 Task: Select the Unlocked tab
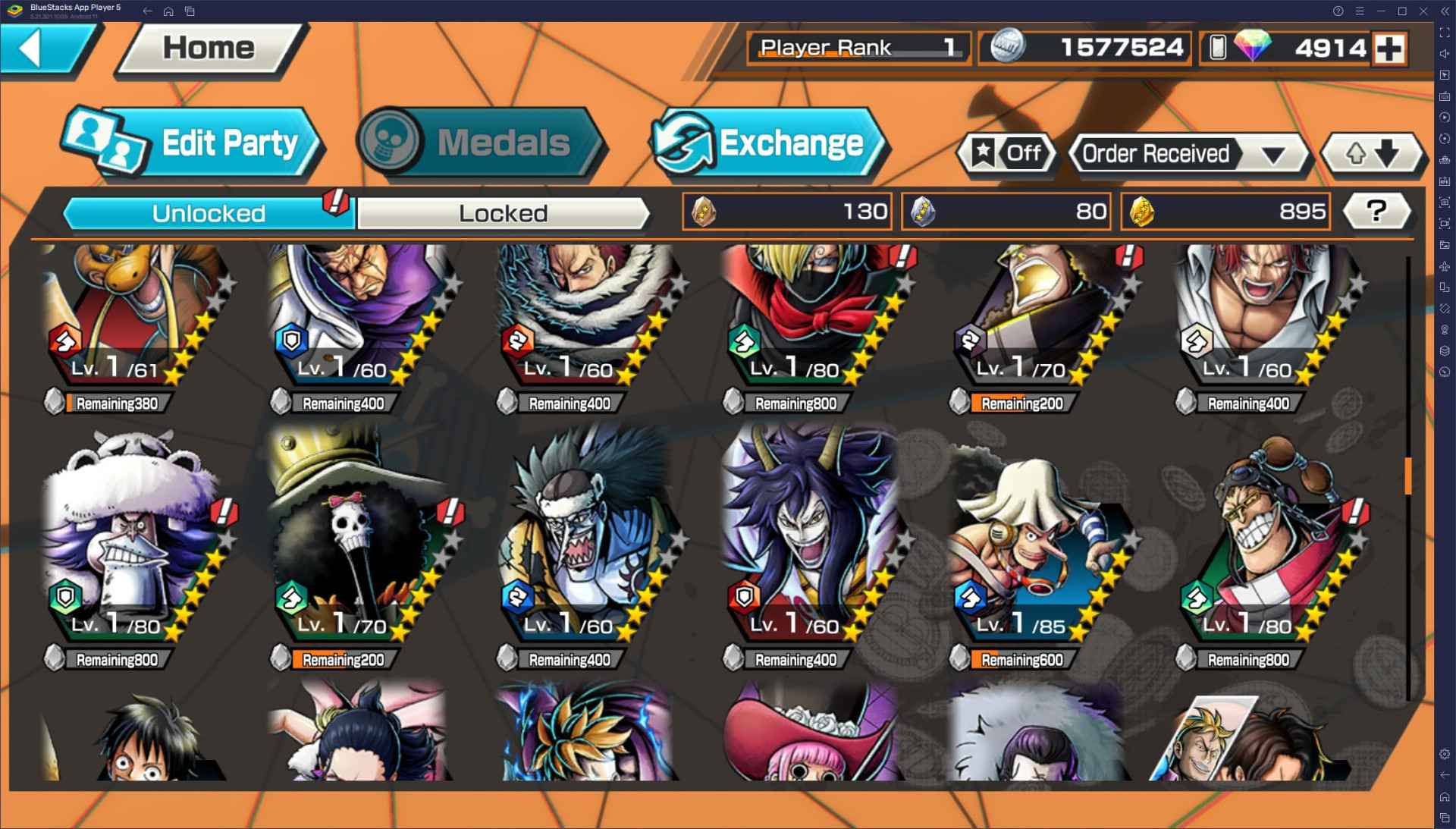(206, 213)
